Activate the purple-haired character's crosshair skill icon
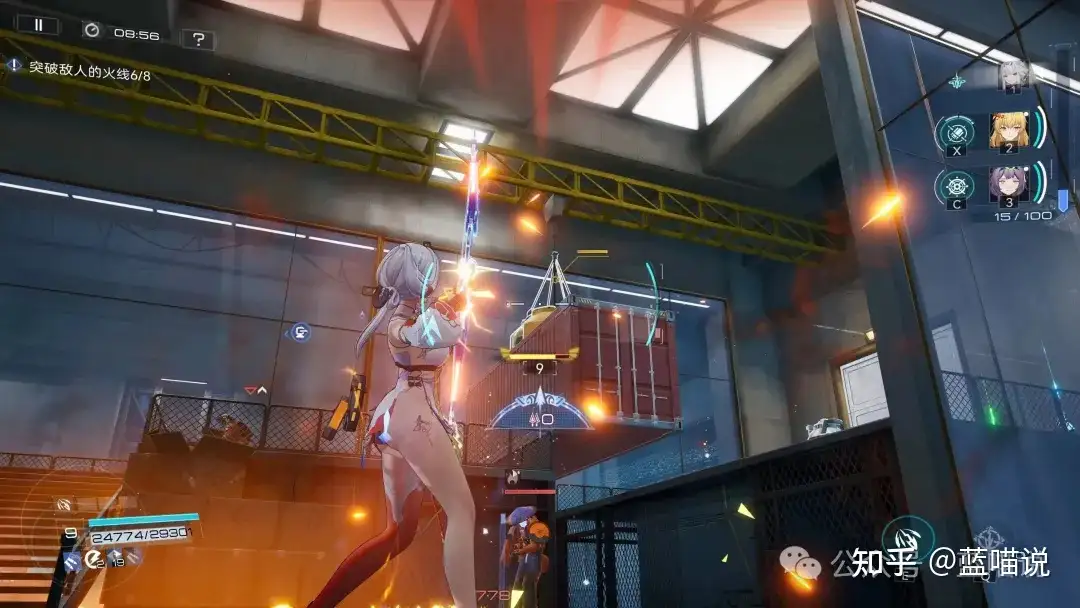This screenshot has width=1080, height=608. click(x=956, y=186)
